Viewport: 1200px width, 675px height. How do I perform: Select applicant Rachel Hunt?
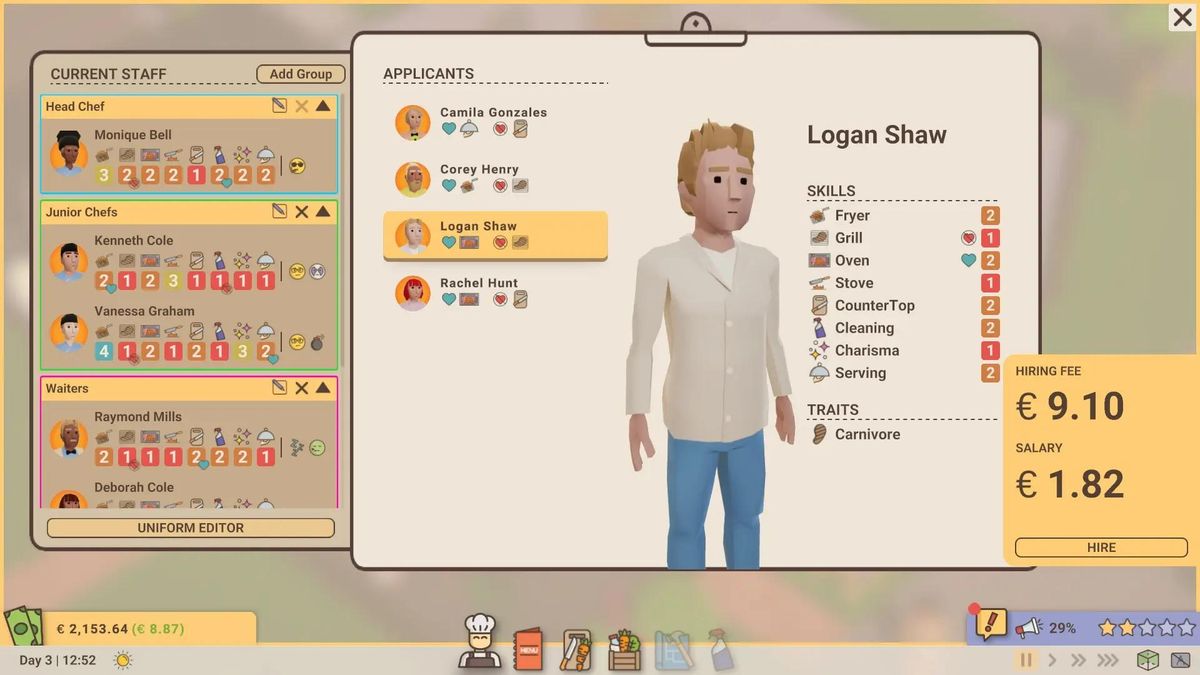494,291
